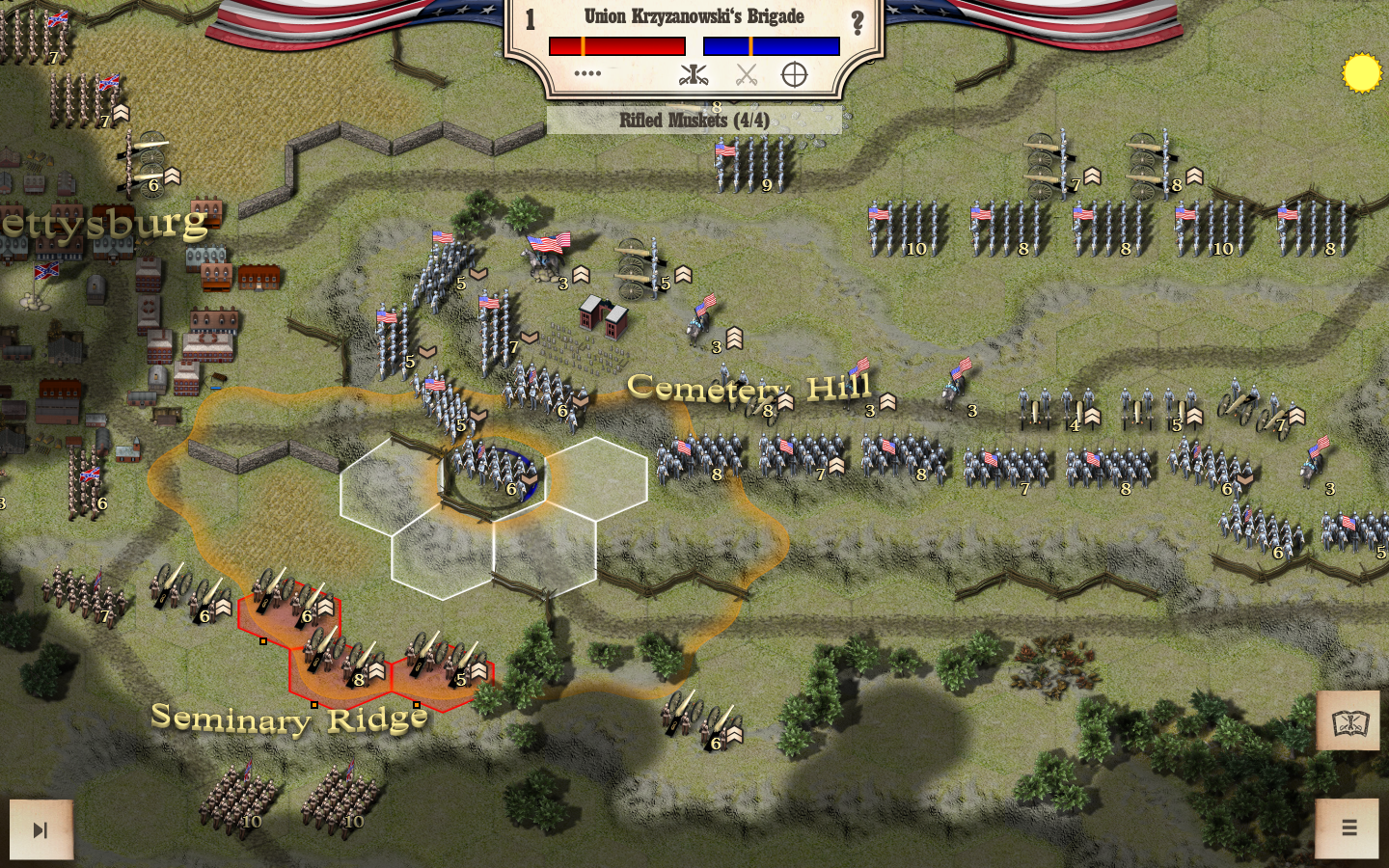1389x868 pixels.
Task: Select the crosshair fire icon in the unit panel
Action: coord(794,74)
